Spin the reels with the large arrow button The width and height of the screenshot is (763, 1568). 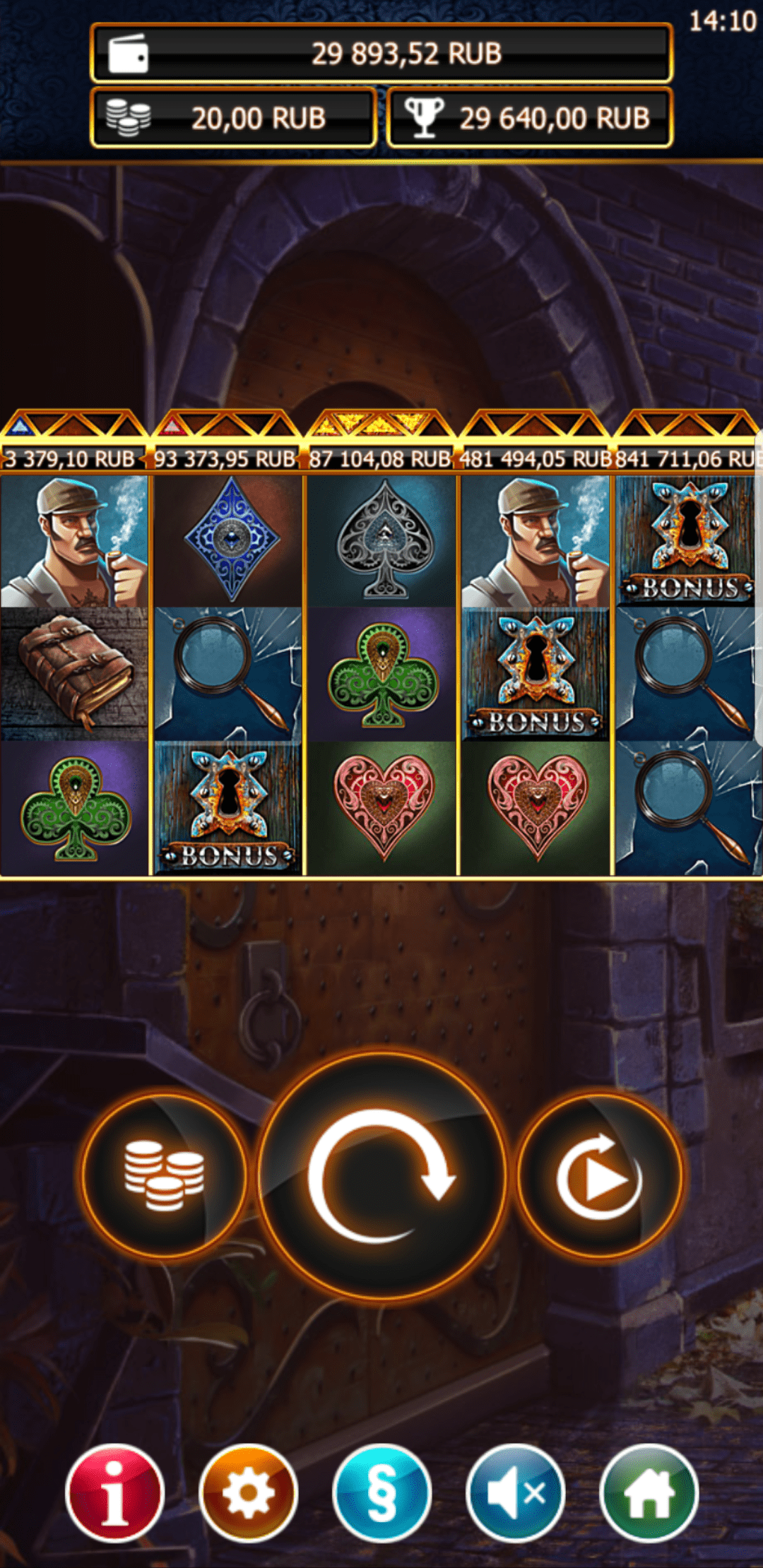pyautogui.click(x=381, y=1175)
